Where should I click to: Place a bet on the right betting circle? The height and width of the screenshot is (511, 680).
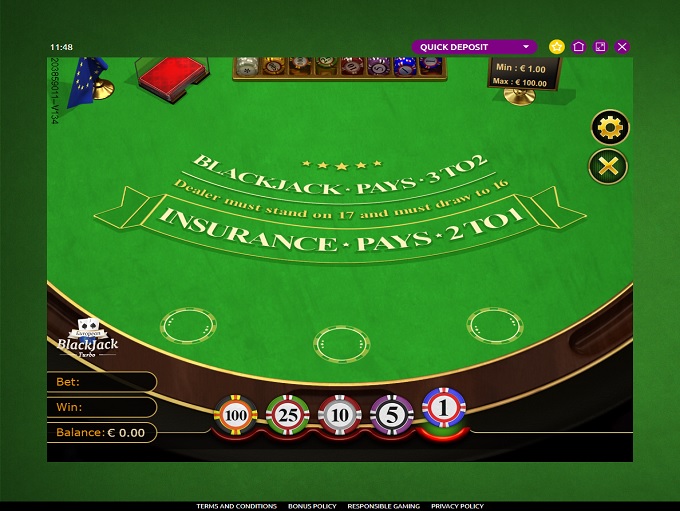coord(494,324)
